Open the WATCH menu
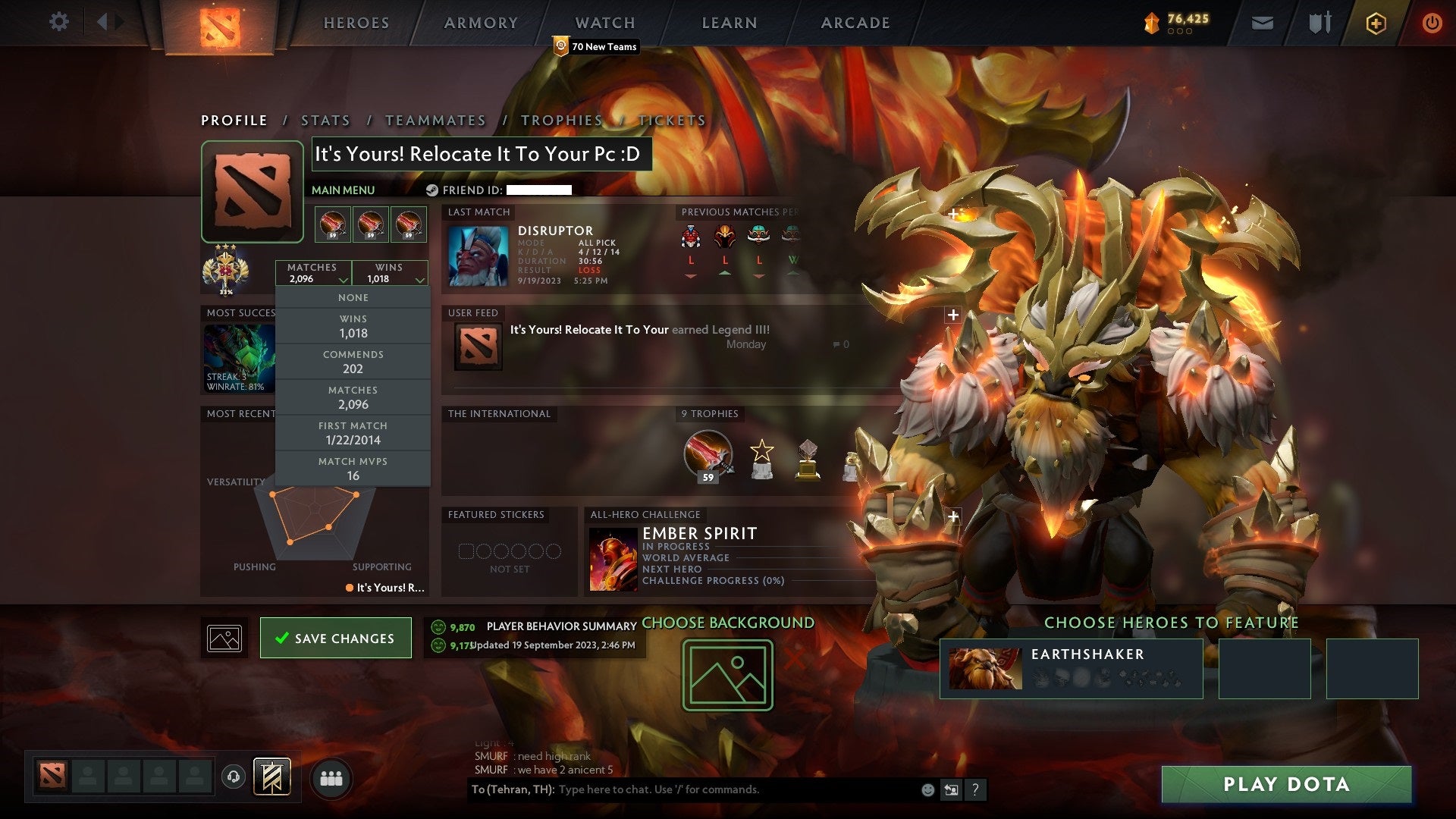This screenshot has height=819, width=1456. (604, 23)
